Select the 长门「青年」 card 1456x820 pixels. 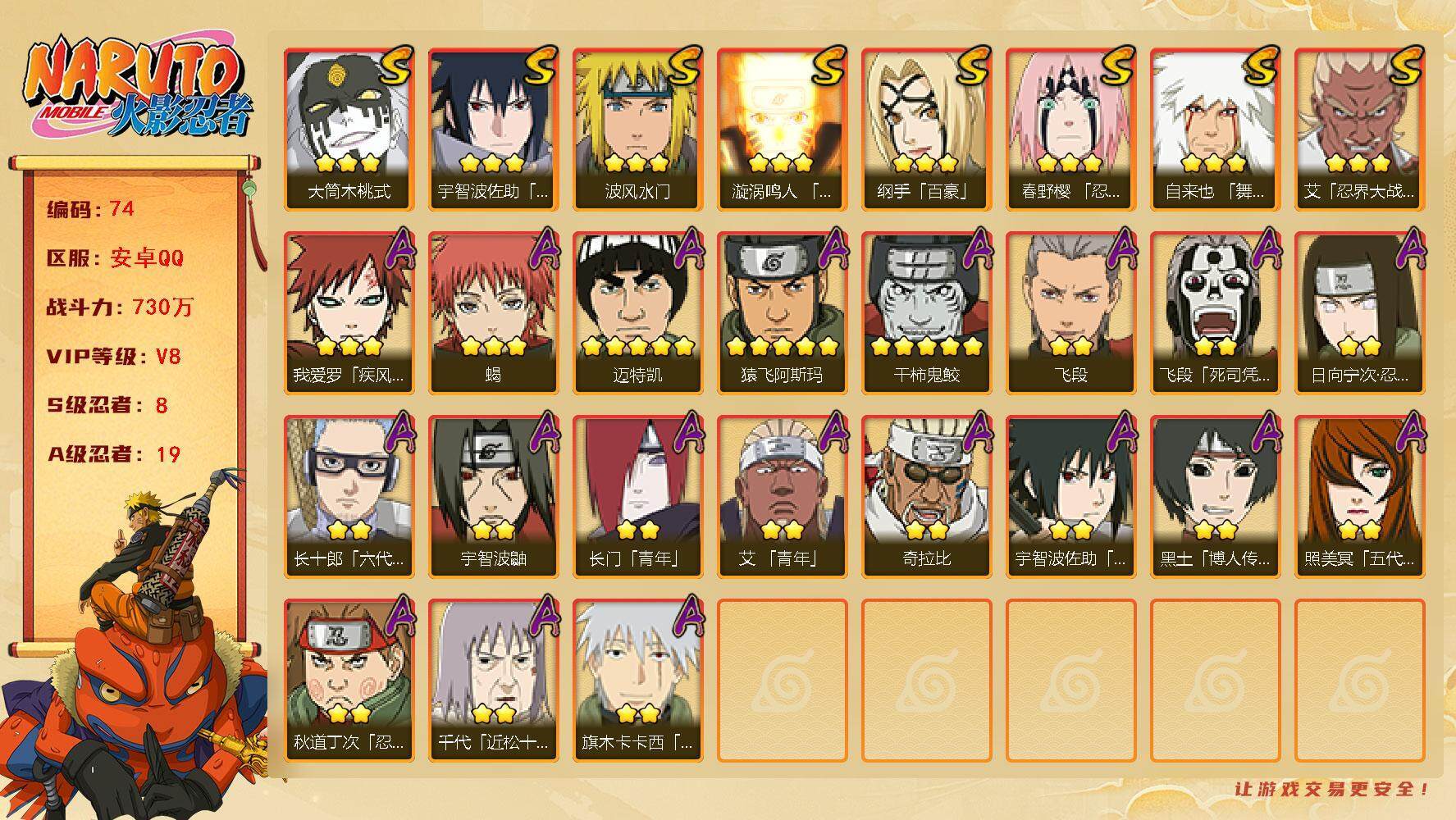click(637, 496)
